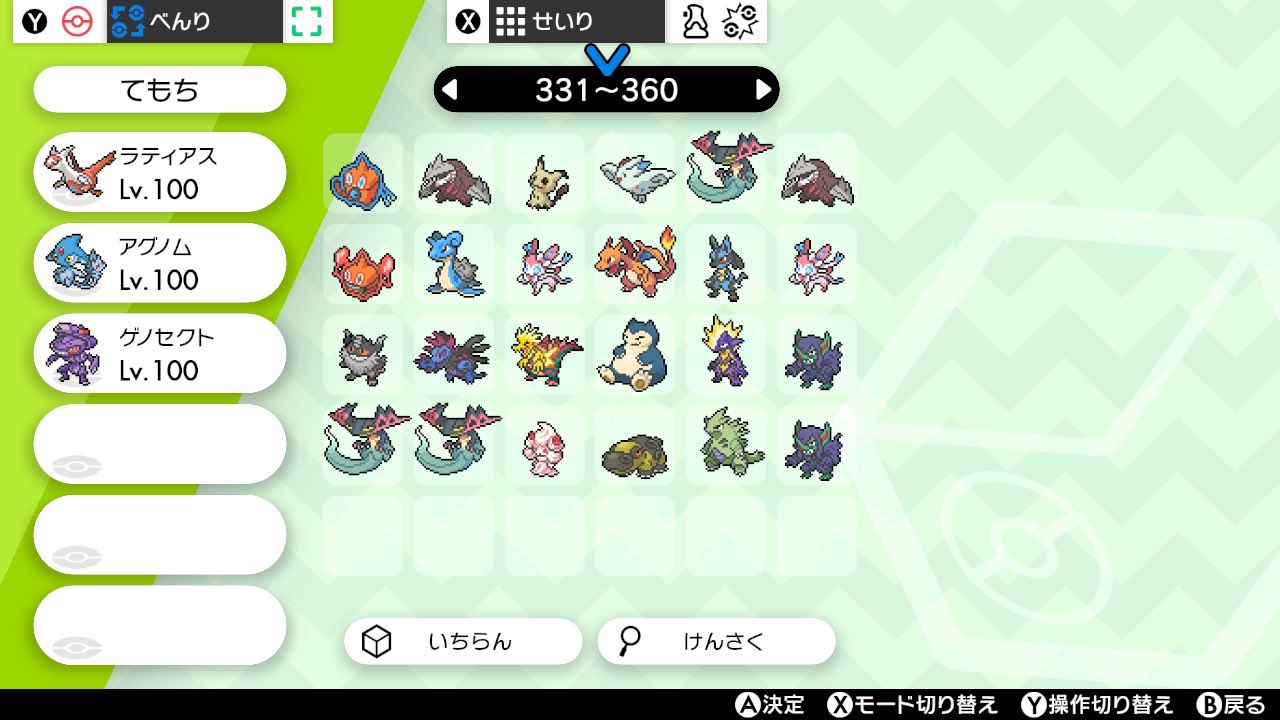The height and width of the screenshot is (720, 1280).
Task: Select the Snorlax sprite in the box
Action: pyautogui.click(x=635, y=355)
